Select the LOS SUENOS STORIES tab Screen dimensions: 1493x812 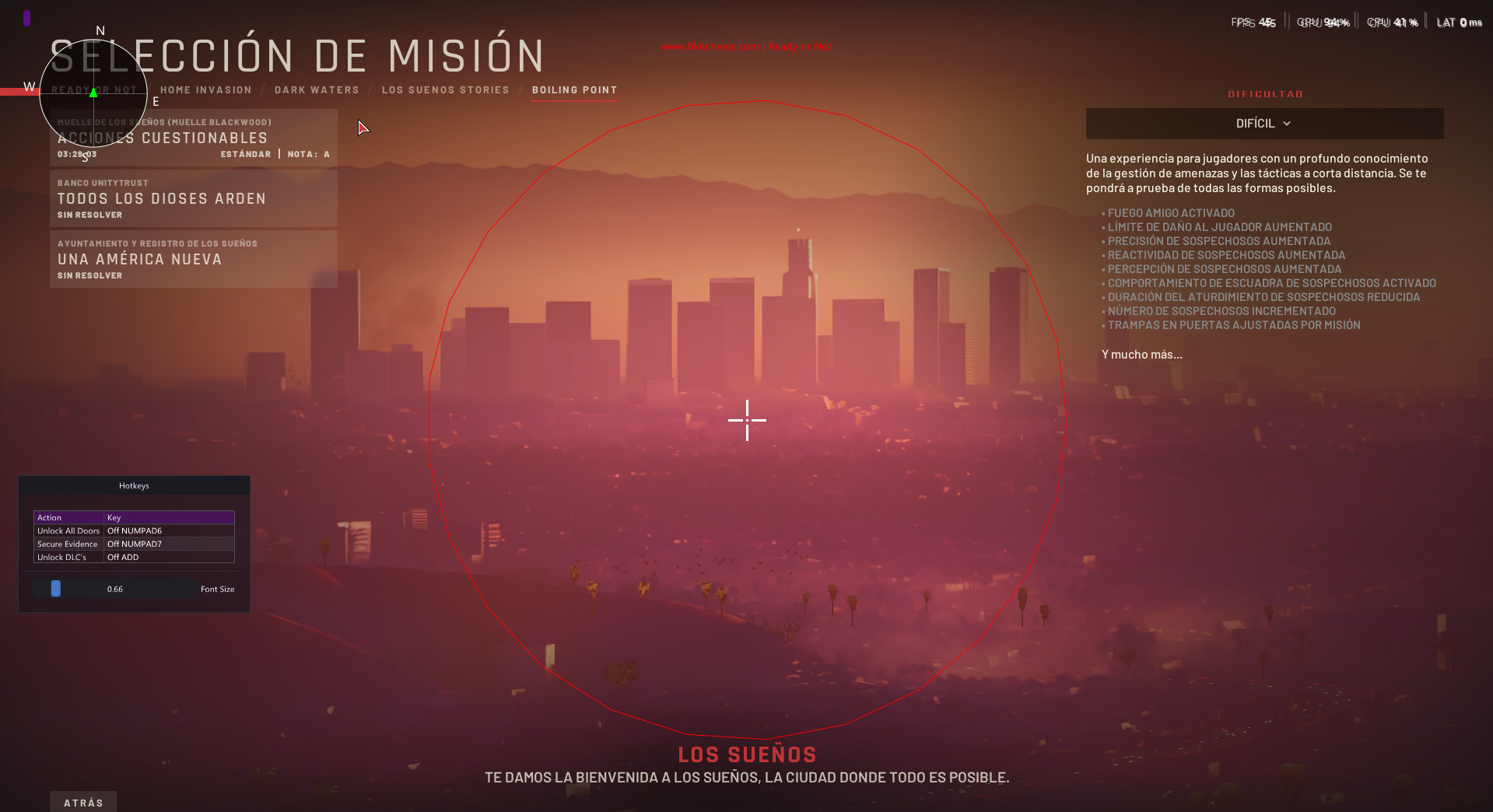(x=445, y=89)
